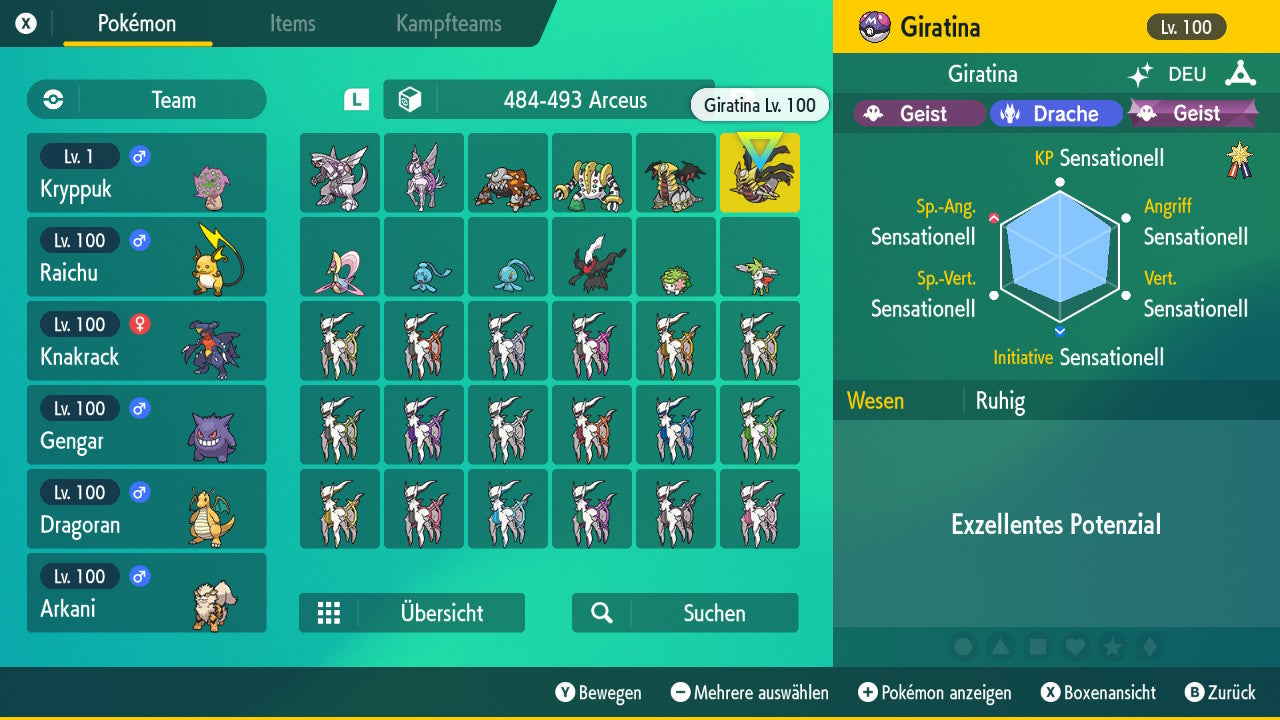Click the origin mark icon right of DEU
The height and width of the screenshot is (720, 1280).
1240,73
